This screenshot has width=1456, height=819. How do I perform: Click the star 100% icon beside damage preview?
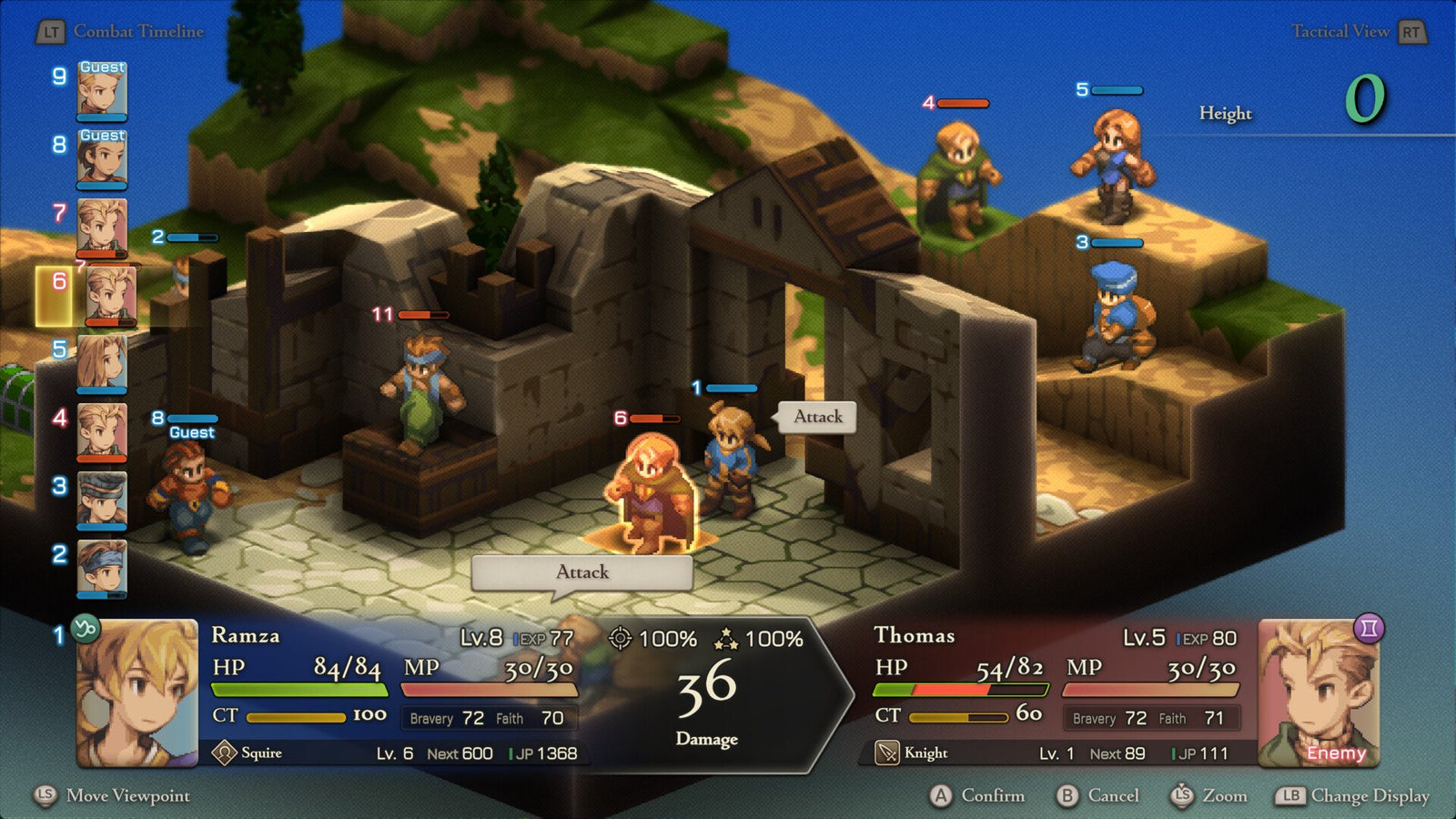[x=725, y=639]
